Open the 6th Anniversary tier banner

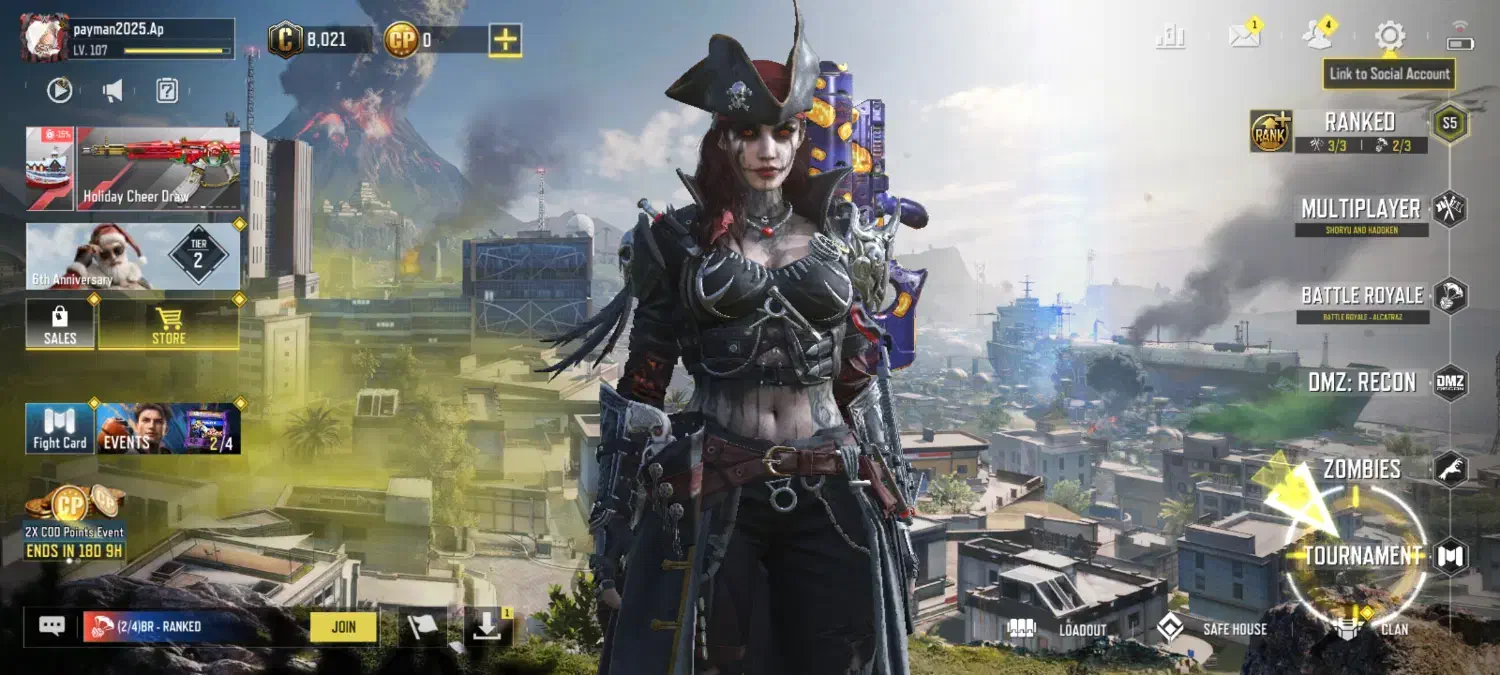133,256
